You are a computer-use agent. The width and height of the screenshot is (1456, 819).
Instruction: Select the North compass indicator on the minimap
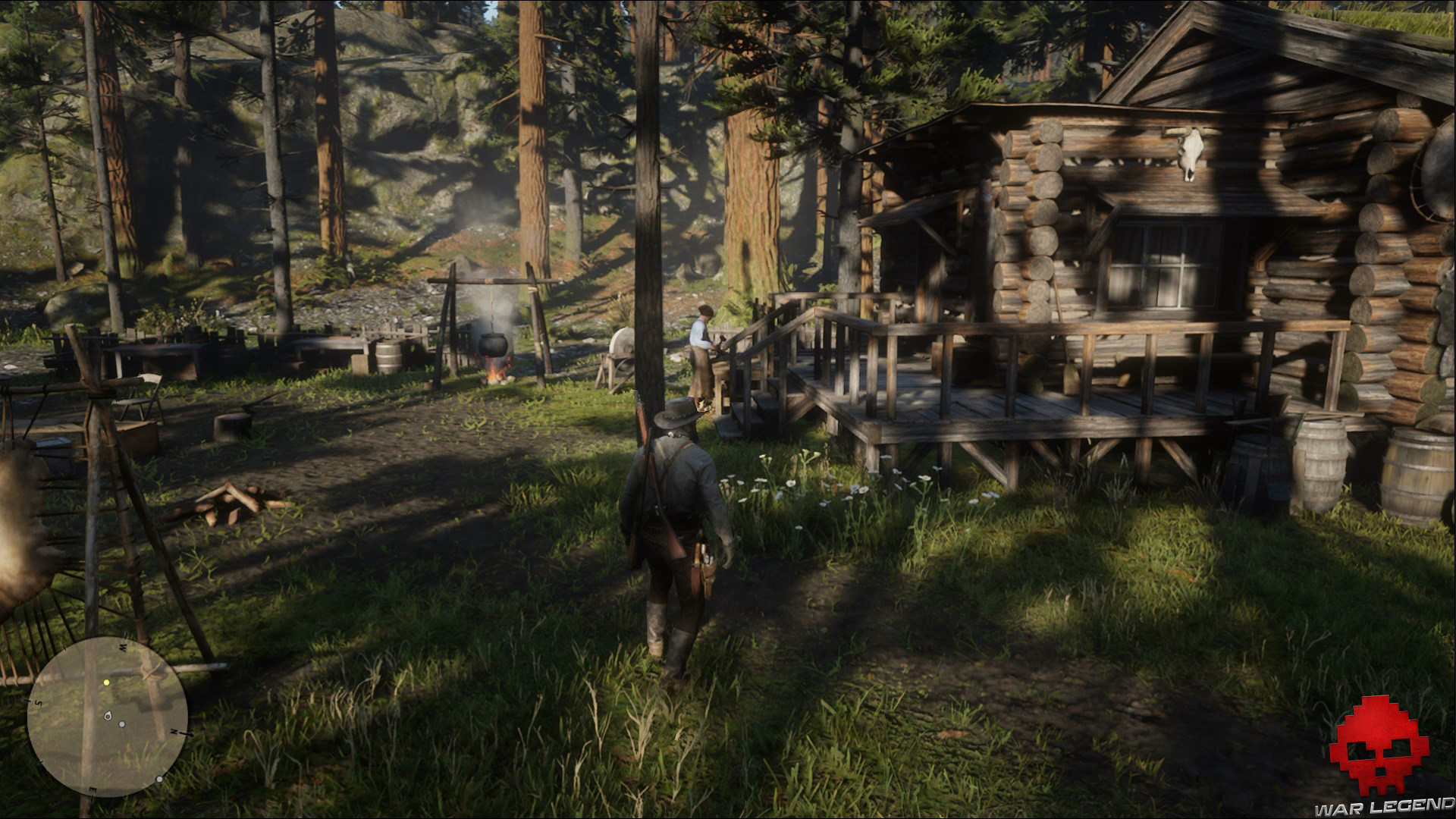click(173, 733)
